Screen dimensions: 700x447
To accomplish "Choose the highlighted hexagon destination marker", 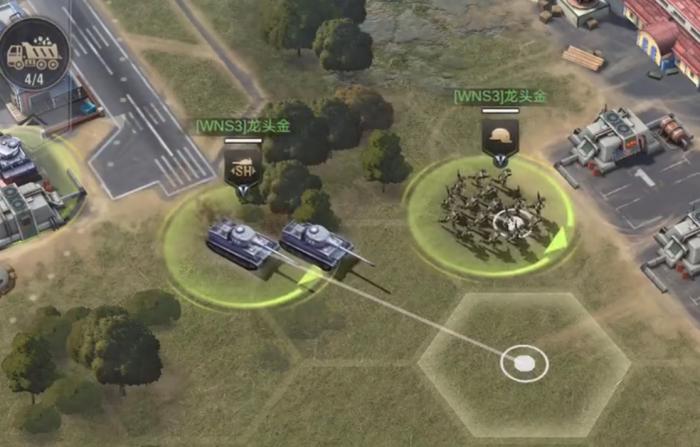I will click(524, 362).
